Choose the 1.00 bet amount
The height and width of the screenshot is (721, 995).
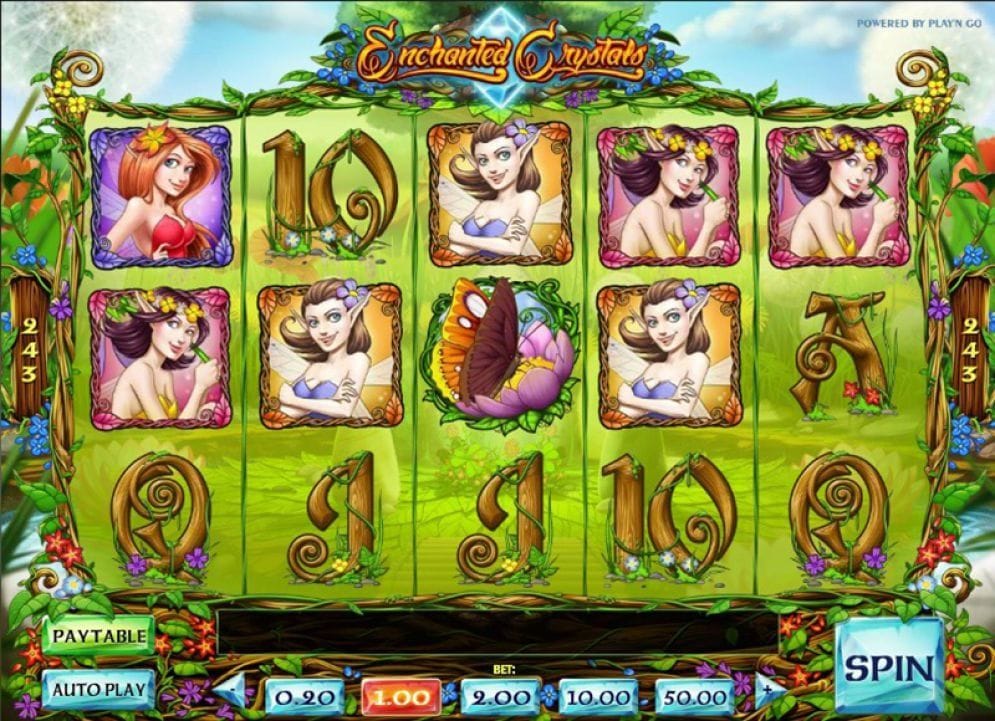(x=401, y=696)
